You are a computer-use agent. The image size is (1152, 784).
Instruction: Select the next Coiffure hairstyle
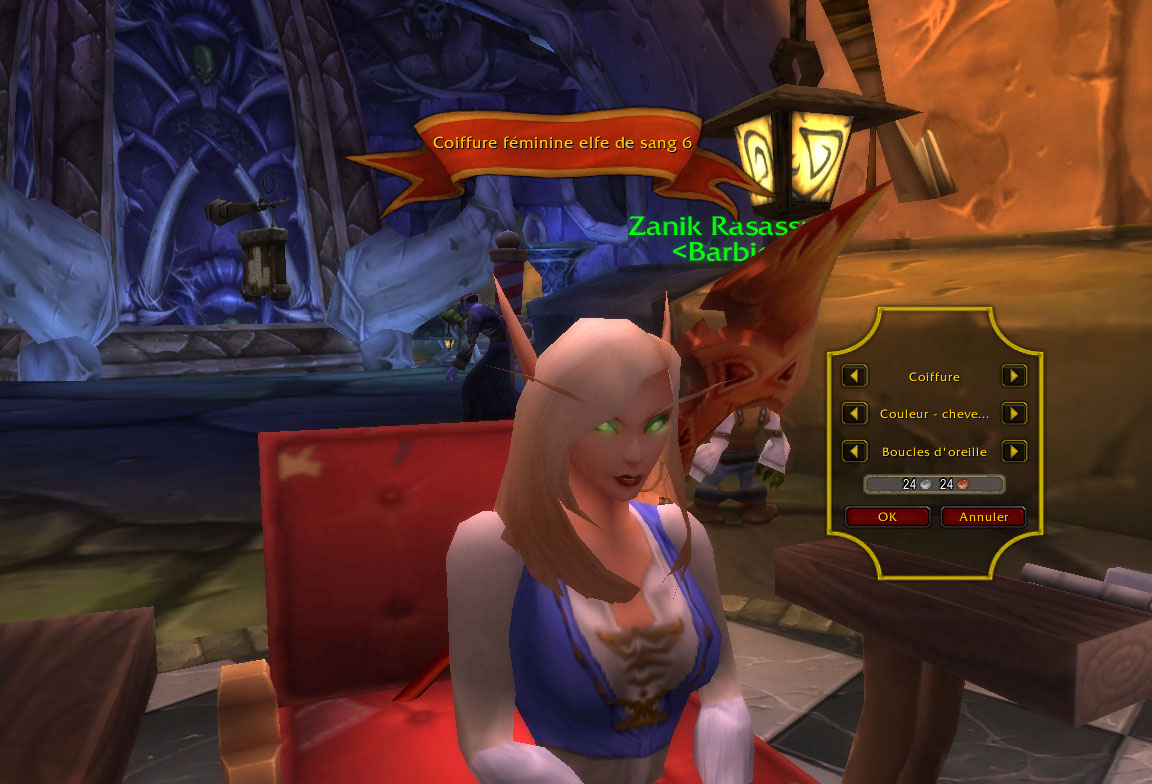click(1014, 376)
